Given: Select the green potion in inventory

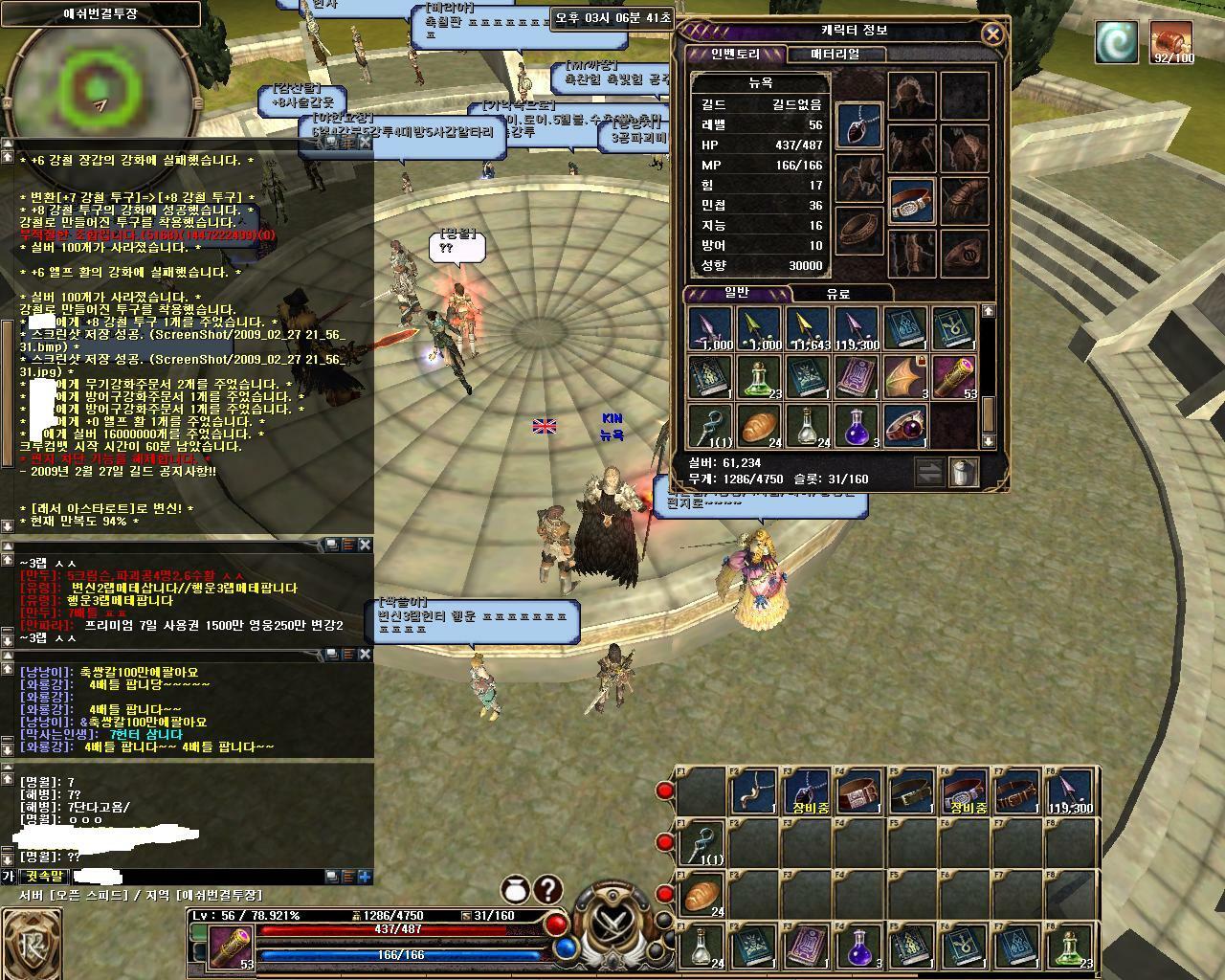Looking at the screenshot, I should [759, 377].
